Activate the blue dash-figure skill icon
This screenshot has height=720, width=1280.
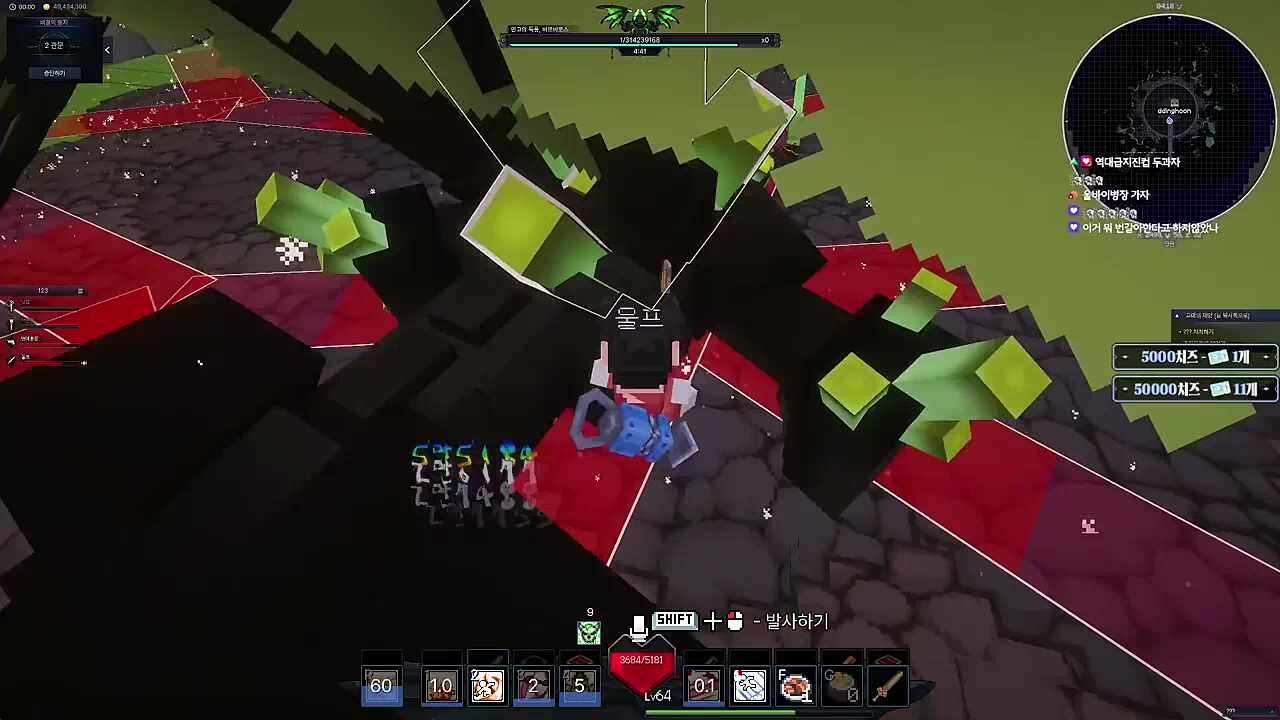coord(749,686)
